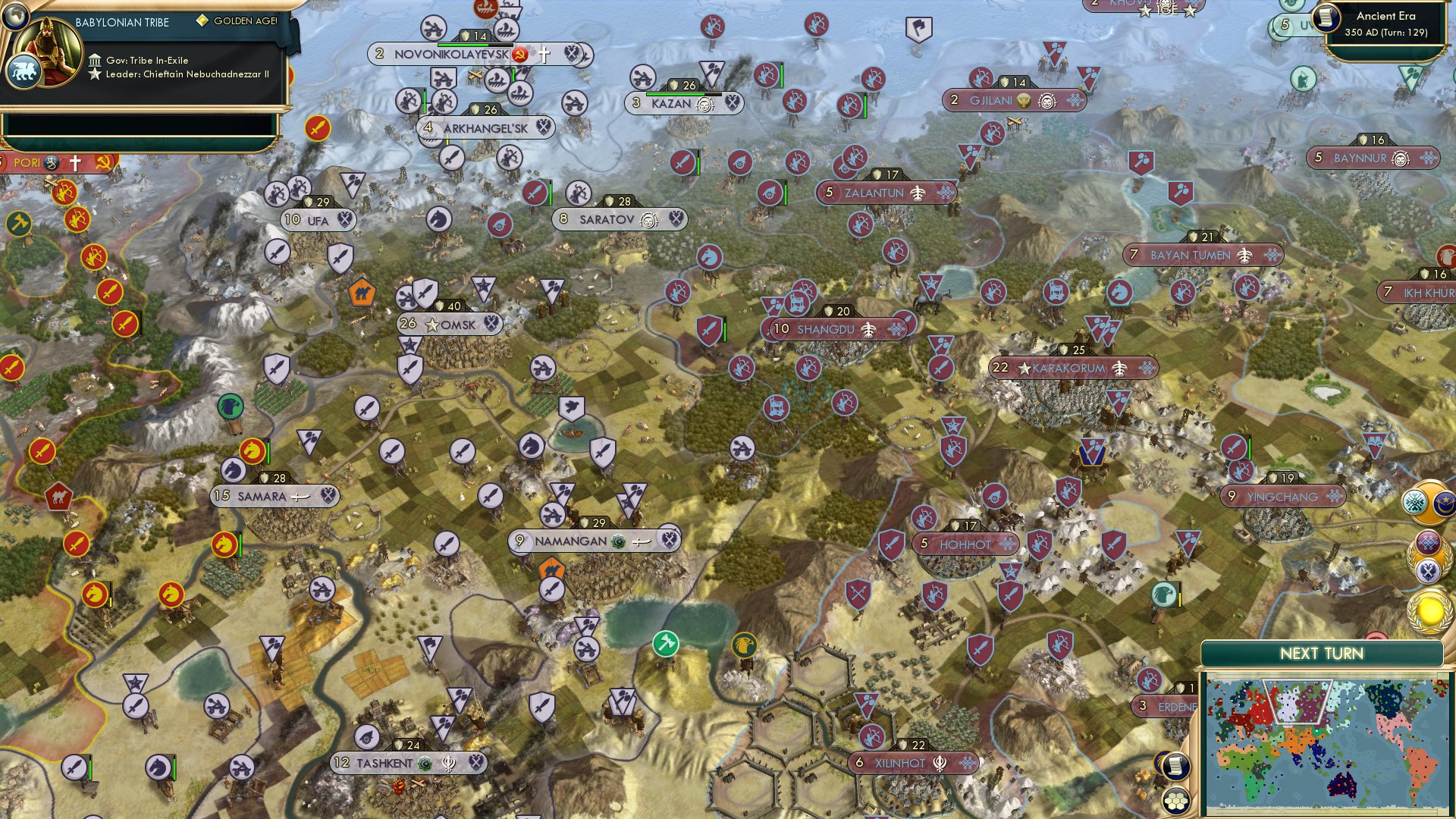Click Shangdu's population number on its banner
Viewport: 1456px width, 819px height.
[781, 330]
